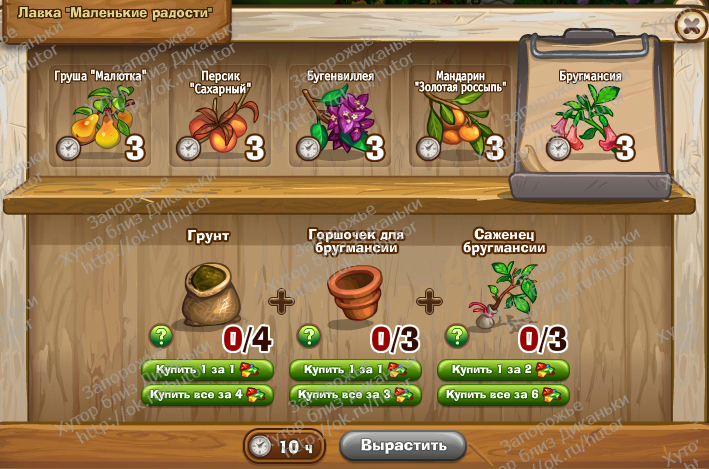Viewport: 709px width, 469px height.
Task: Buy all saplings for 6
Action: pos(503,394)
